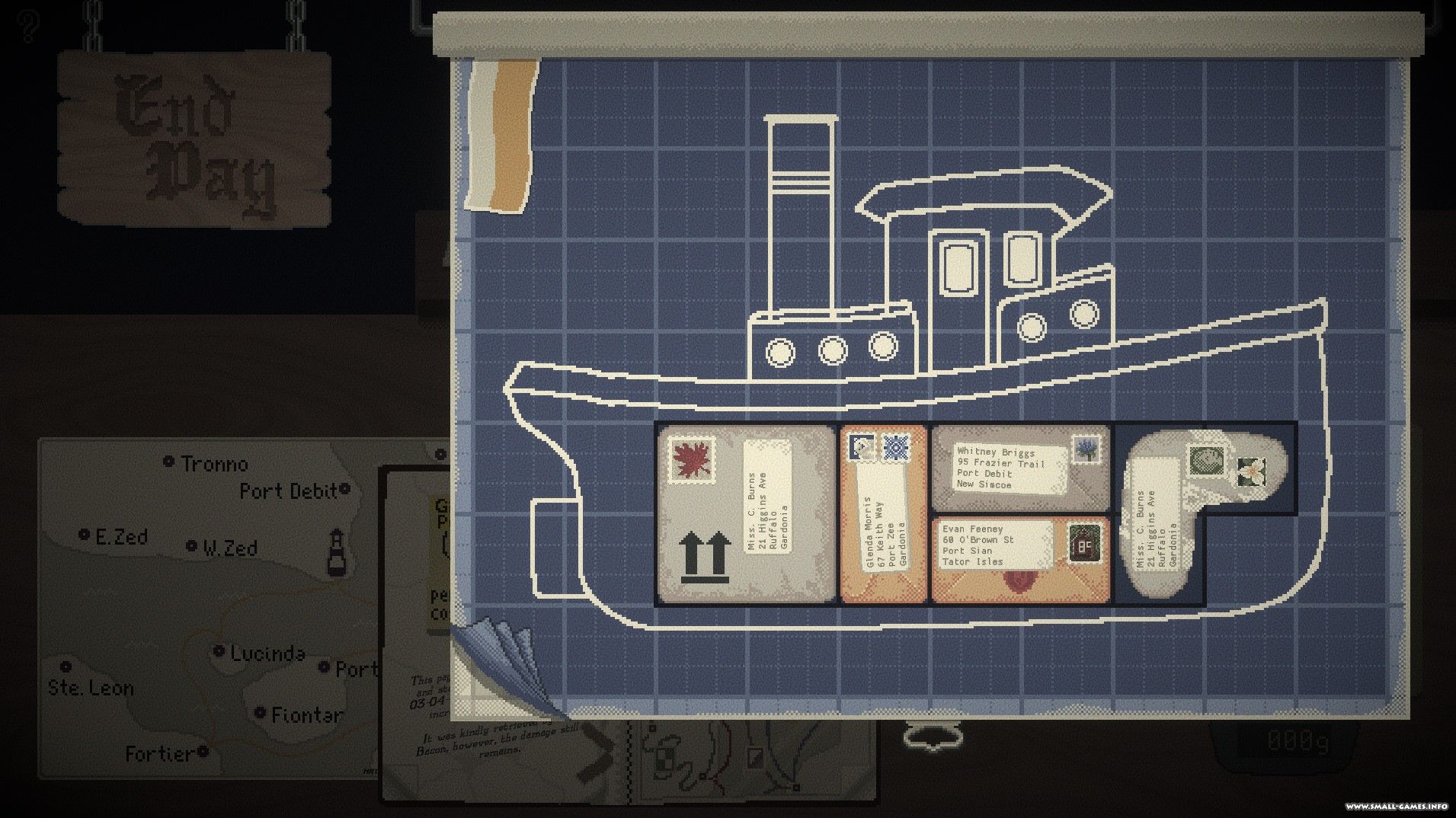Image resolution: width=1456 pixels, height=818 pixels.
Task: Choose Lucinda on the map
Action: tap(219, 651)
